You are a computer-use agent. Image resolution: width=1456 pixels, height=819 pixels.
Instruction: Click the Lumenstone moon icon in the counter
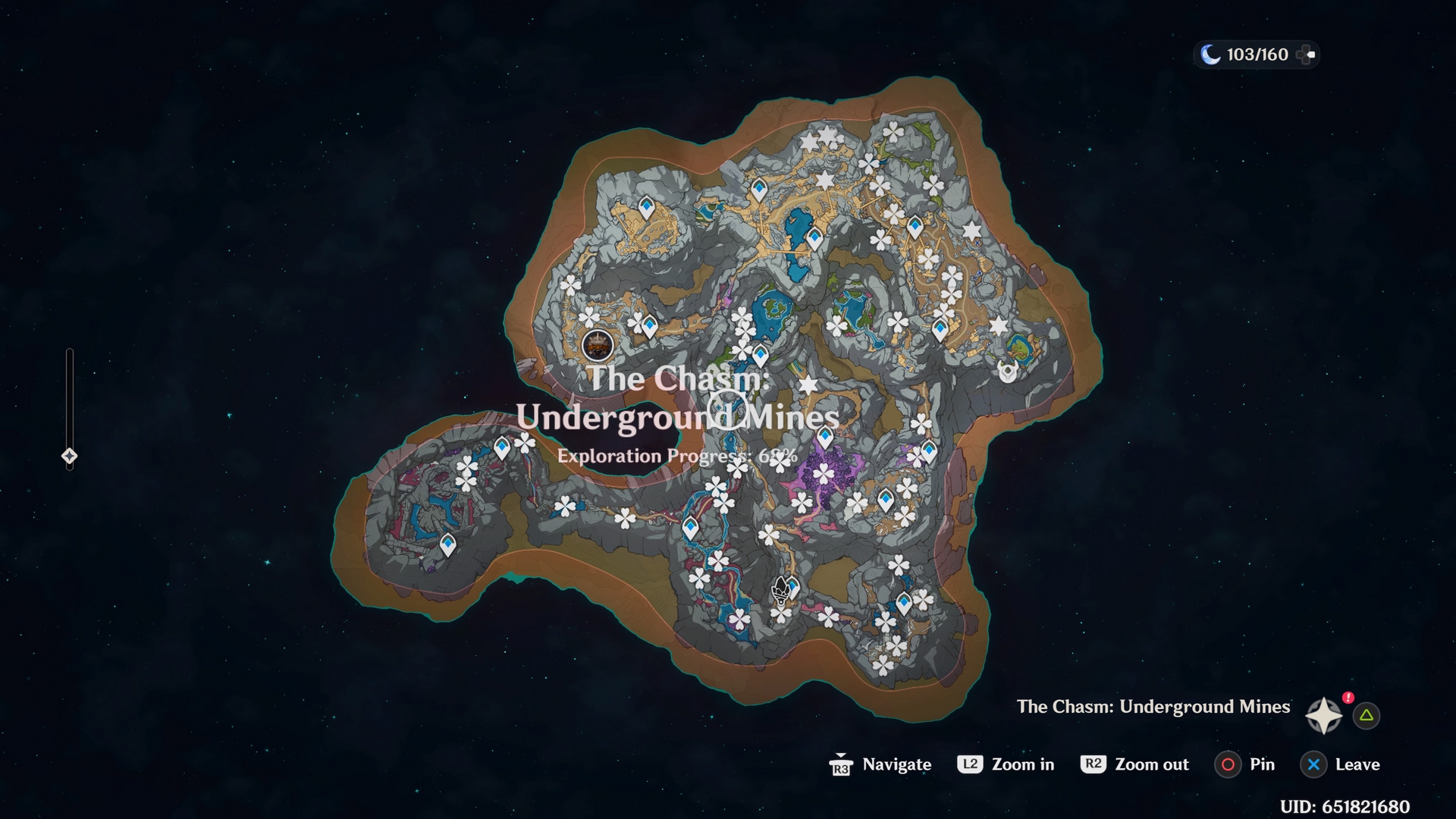point(1210,55)
